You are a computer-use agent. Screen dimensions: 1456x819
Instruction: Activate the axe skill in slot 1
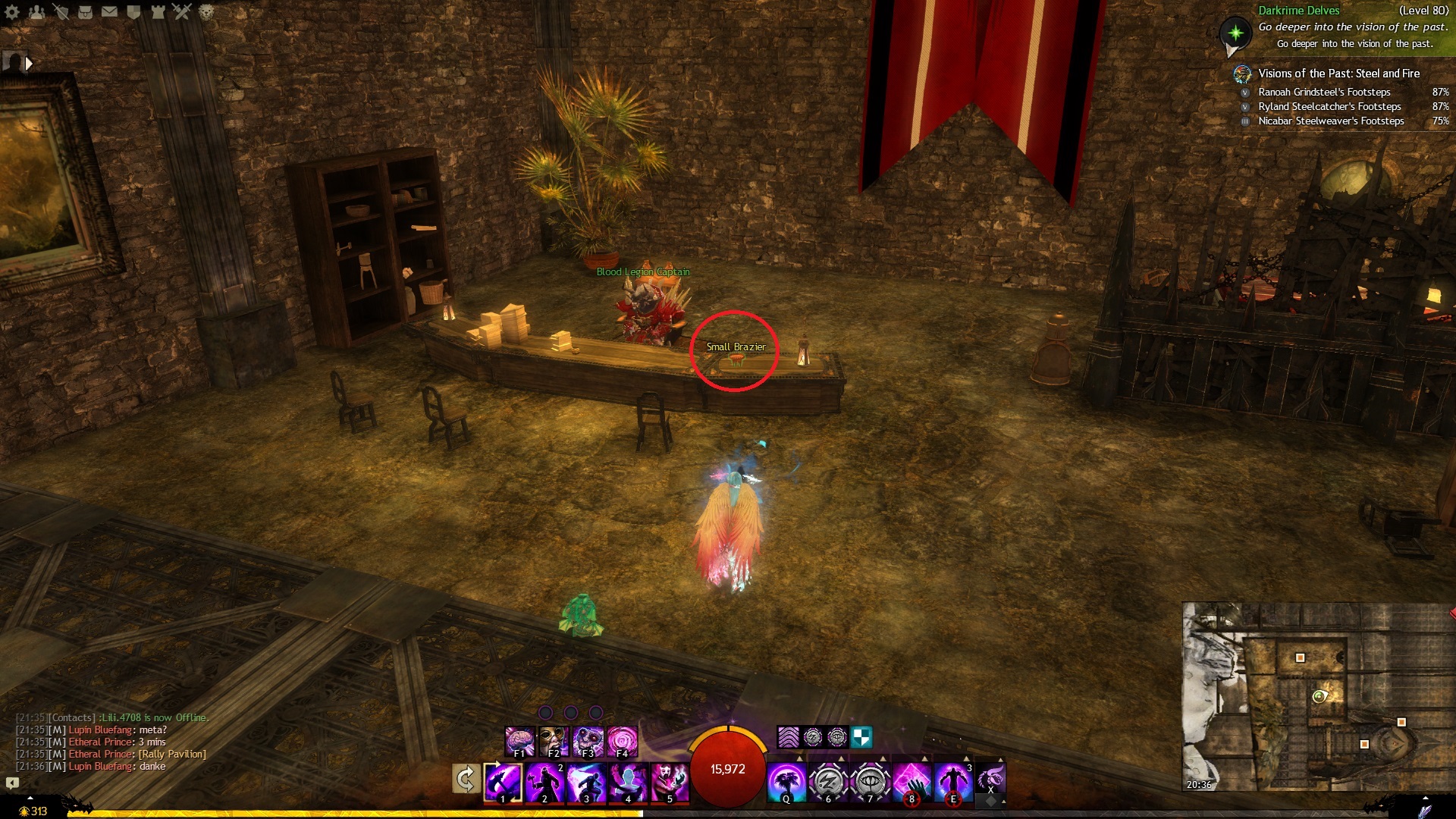503,782
